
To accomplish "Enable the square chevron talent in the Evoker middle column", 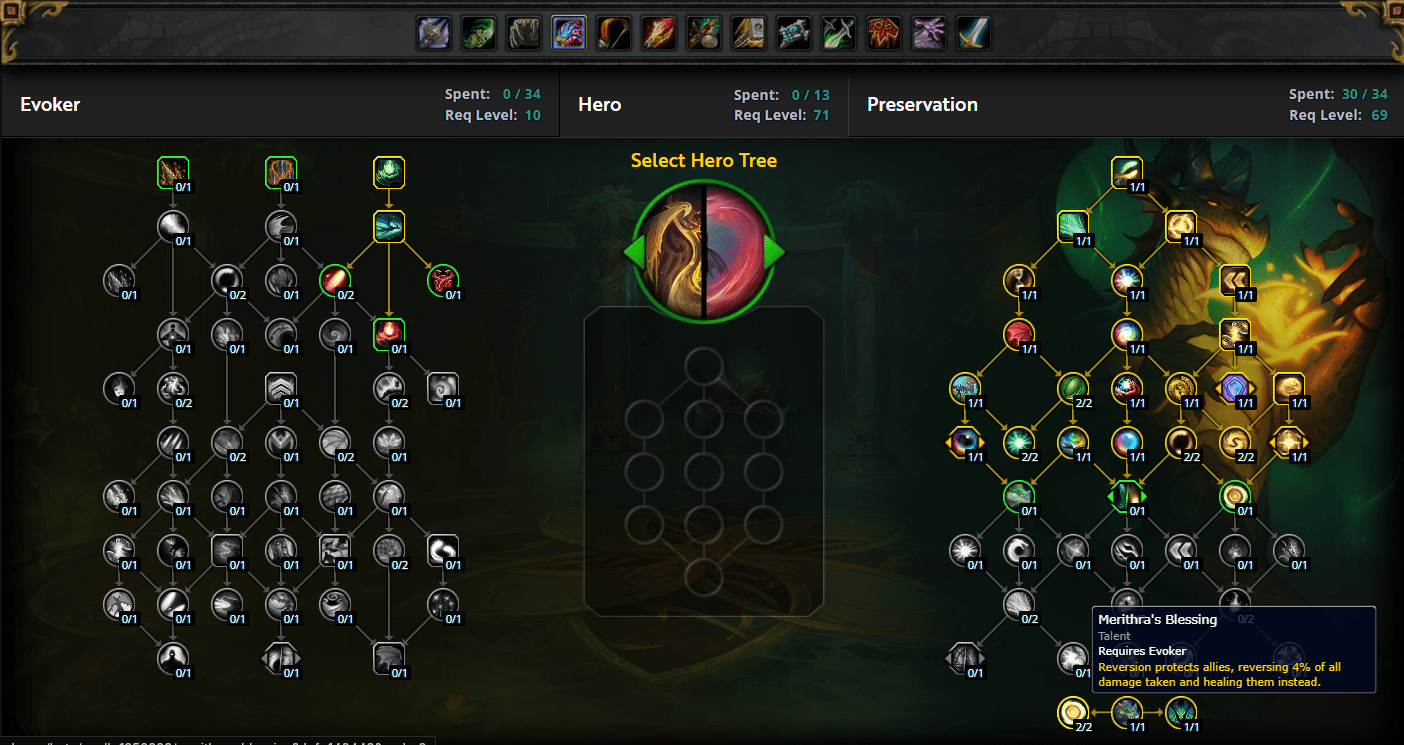I will (x=281, y=388).
